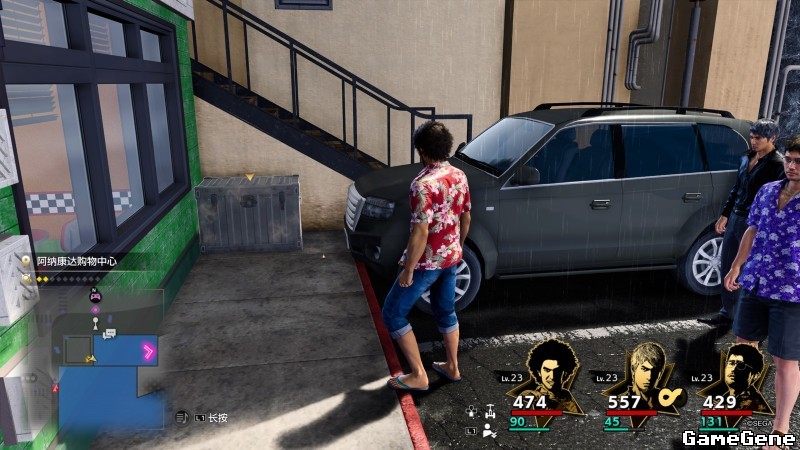This screenshot has height=450, width=800.
Task: Select the pink chevron marker on the minimap
Action: [149, 350]
